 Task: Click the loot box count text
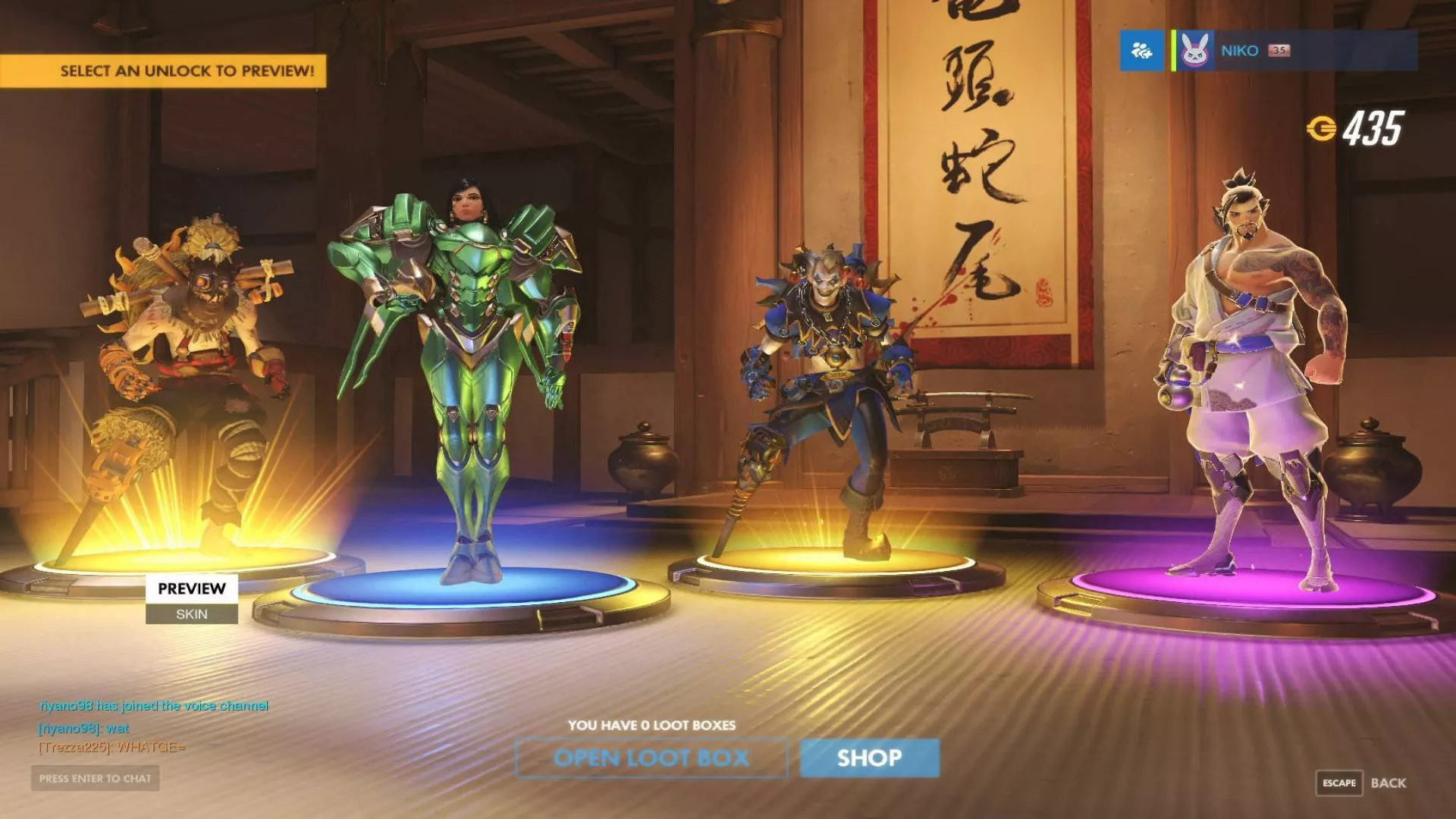pyautogui.click(x=652, y=725)
